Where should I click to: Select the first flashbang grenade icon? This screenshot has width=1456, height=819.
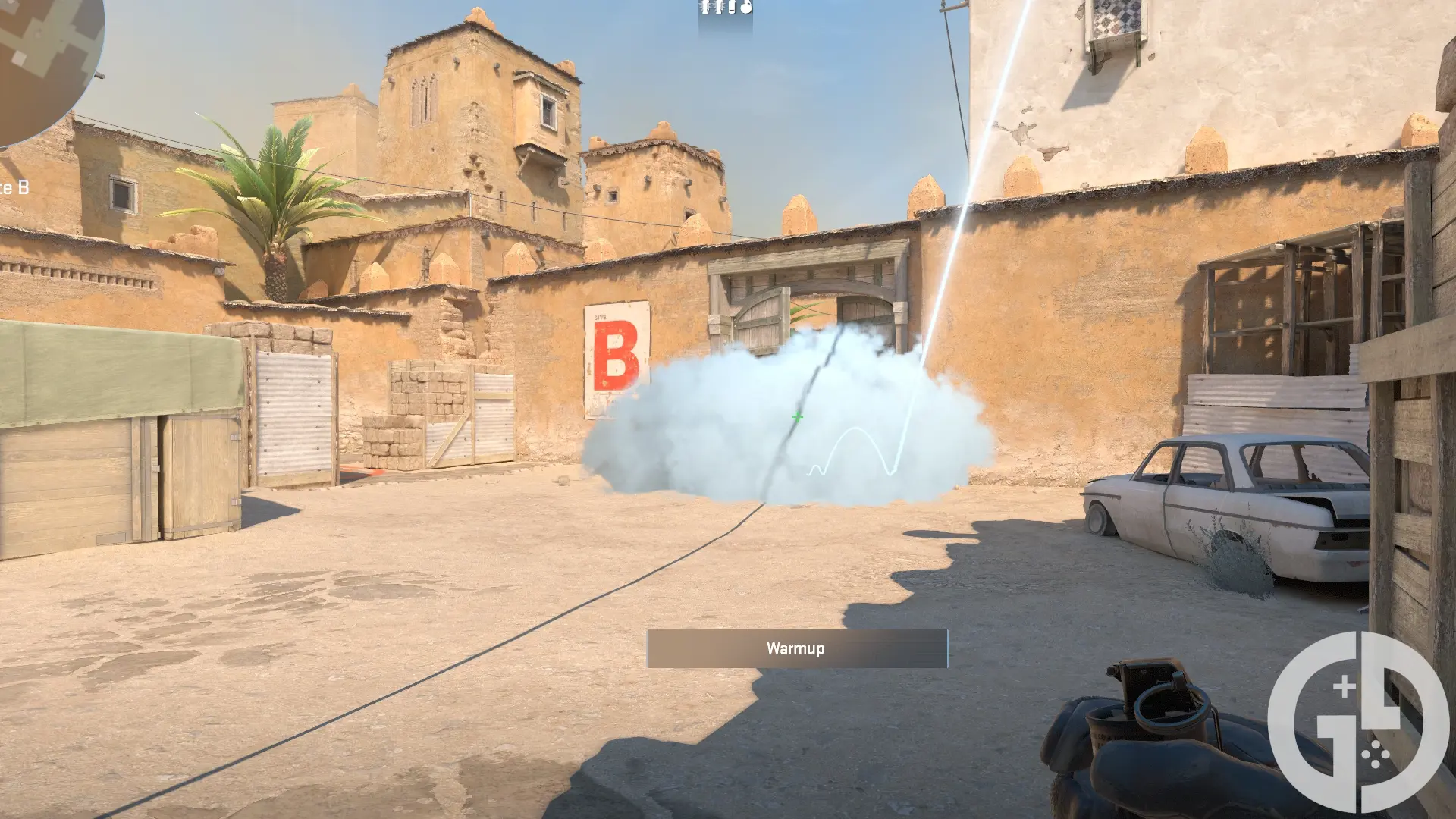point(705,7)
